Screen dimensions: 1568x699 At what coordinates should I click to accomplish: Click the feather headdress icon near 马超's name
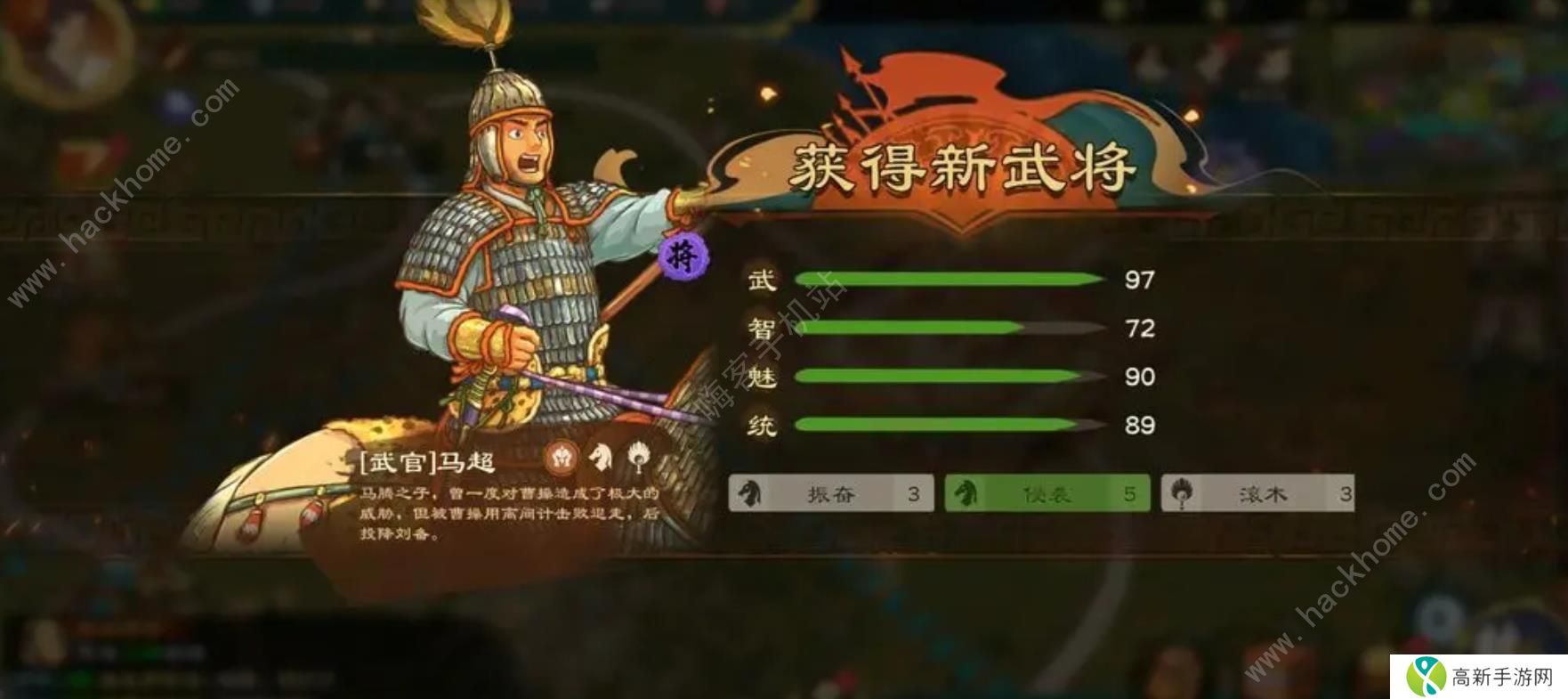(x=639, y=456)
